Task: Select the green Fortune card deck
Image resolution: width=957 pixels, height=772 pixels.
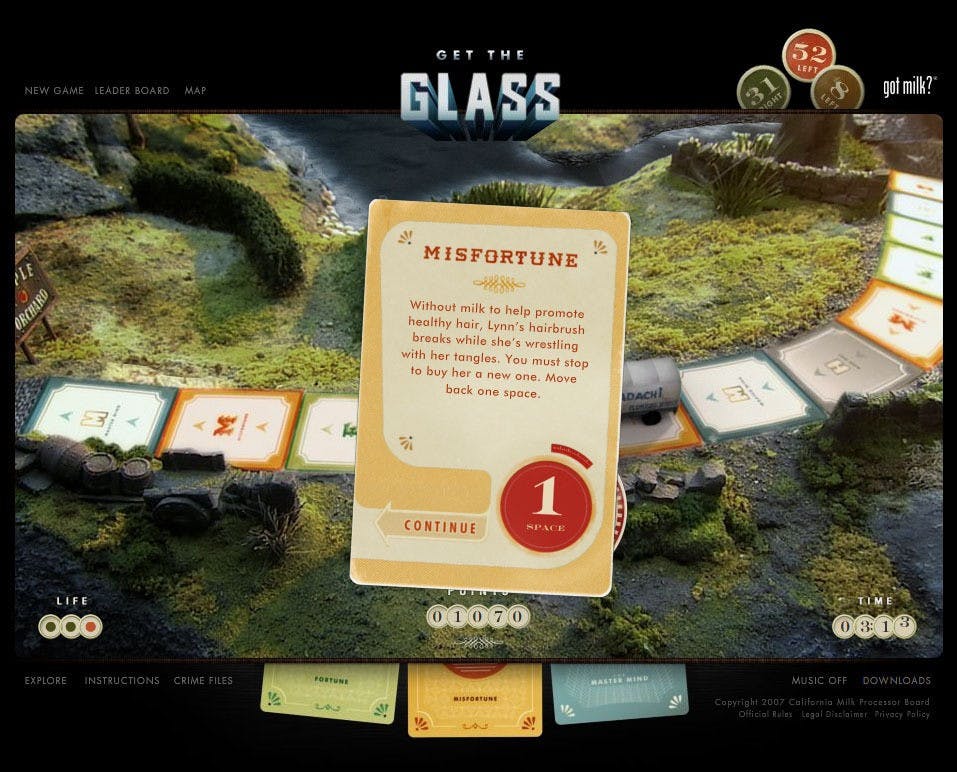Action: (x=329, y=691)
